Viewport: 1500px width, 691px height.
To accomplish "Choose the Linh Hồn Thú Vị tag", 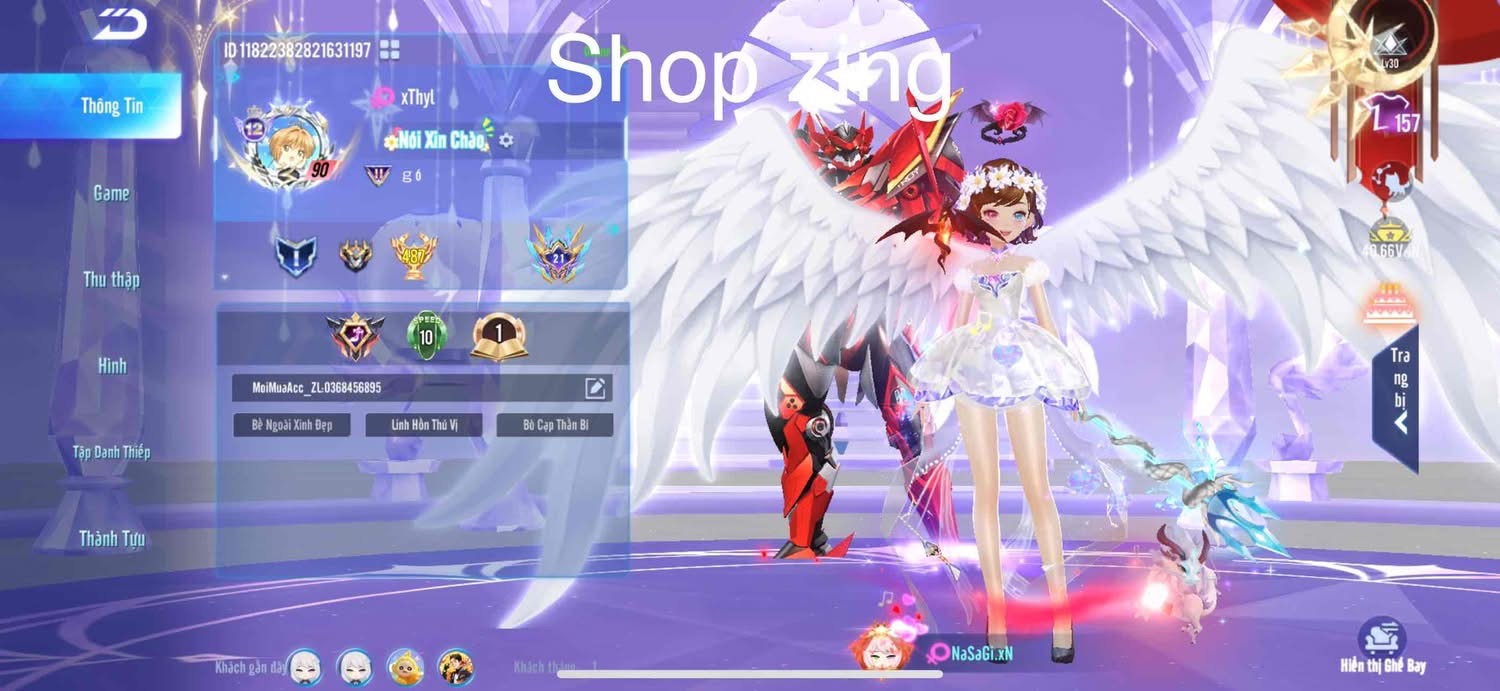I will 424,425.
